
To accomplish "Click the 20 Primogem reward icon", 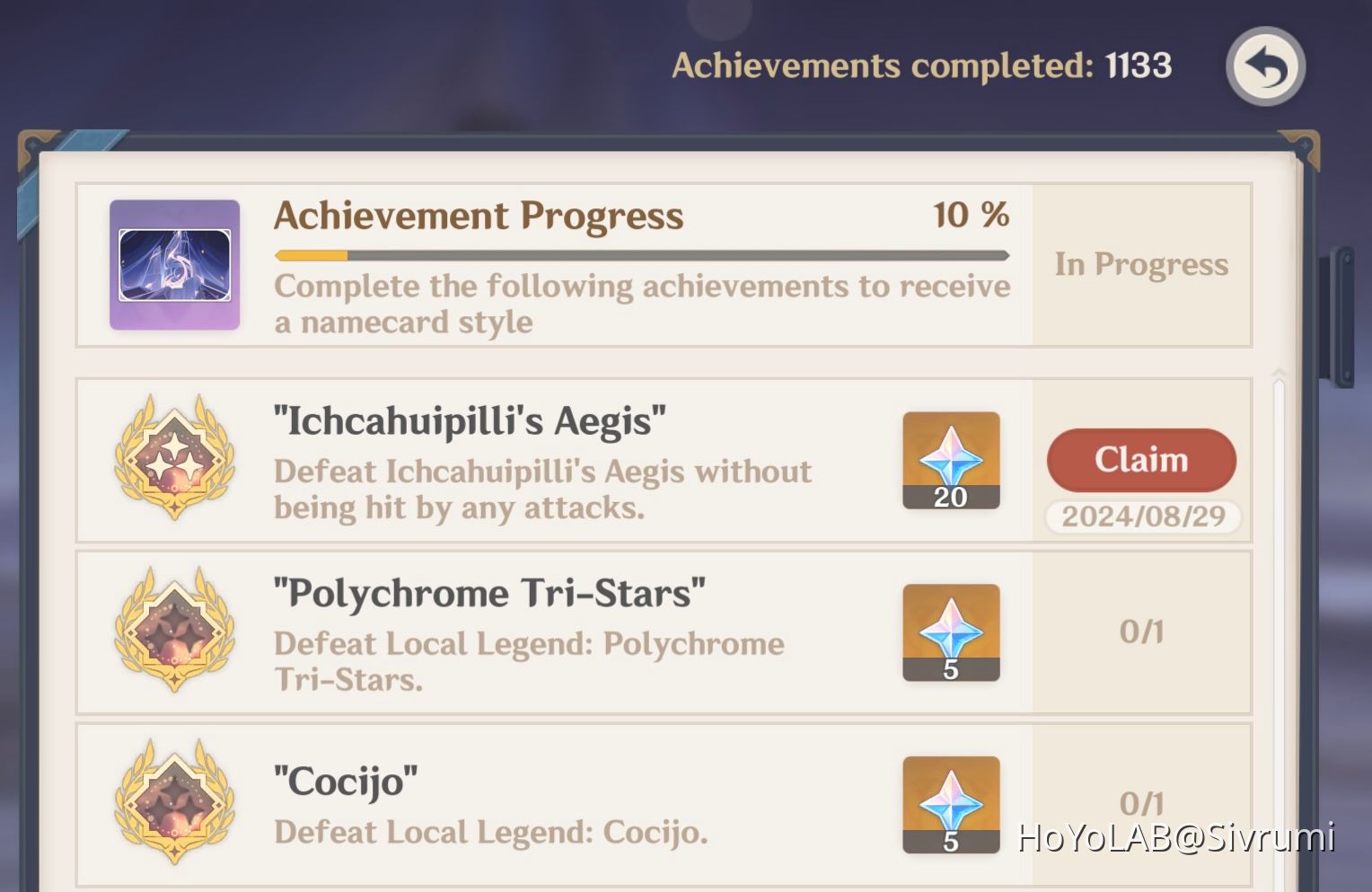I will [951, 461].
